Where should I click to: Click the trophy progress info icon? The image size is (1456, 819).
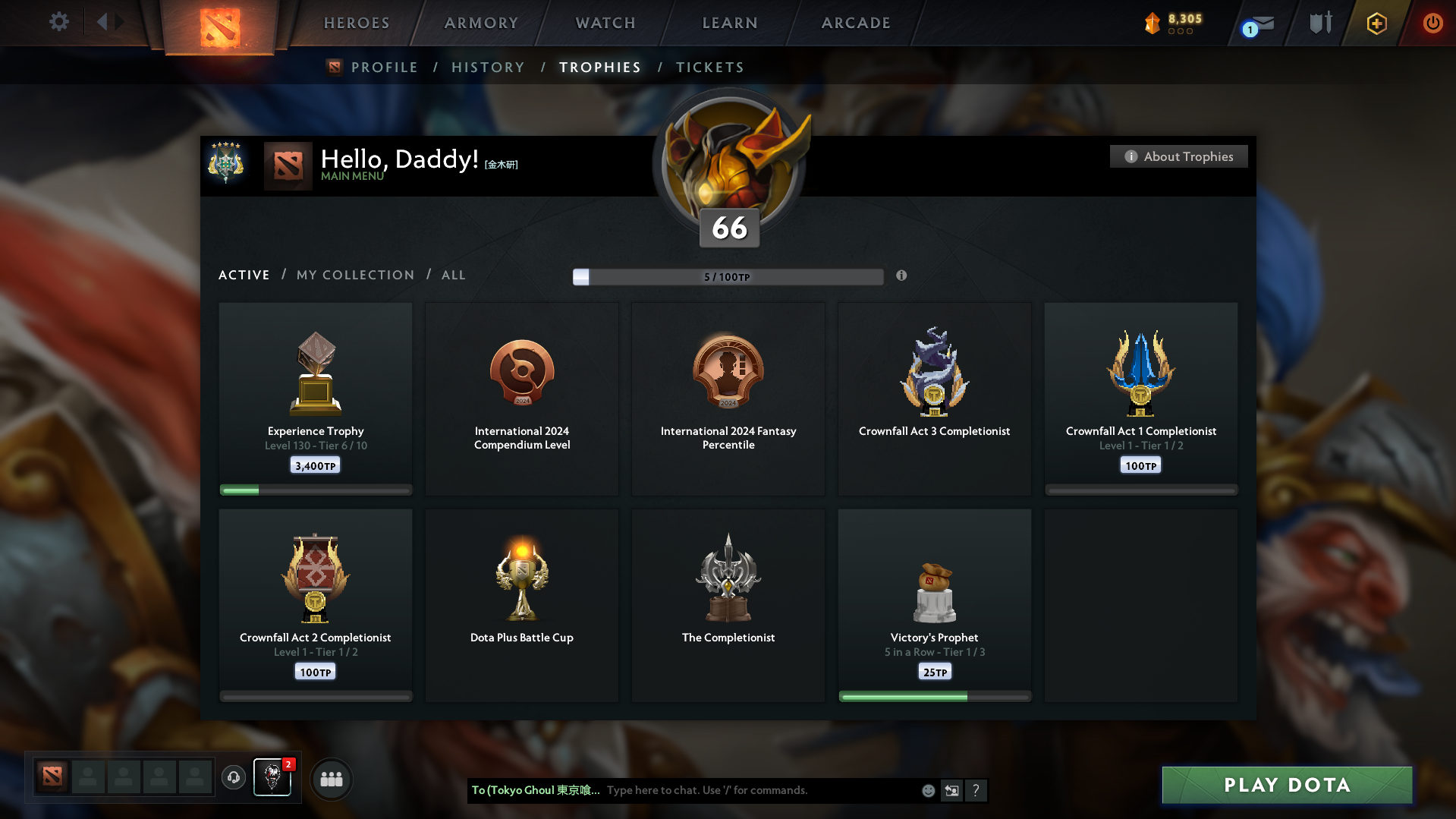[x=901, y=276]
